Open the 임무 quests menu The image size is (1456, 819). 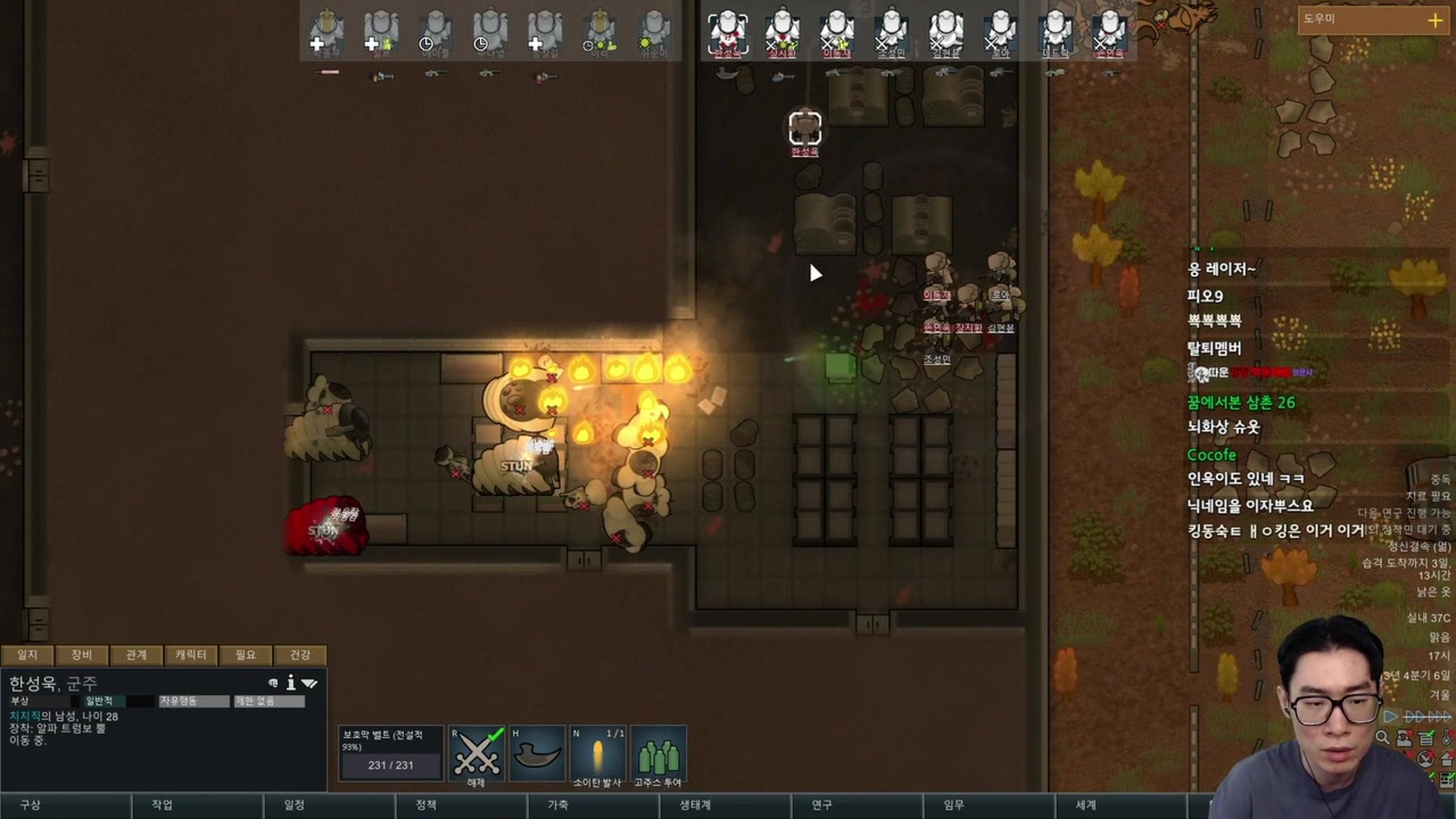954,805
